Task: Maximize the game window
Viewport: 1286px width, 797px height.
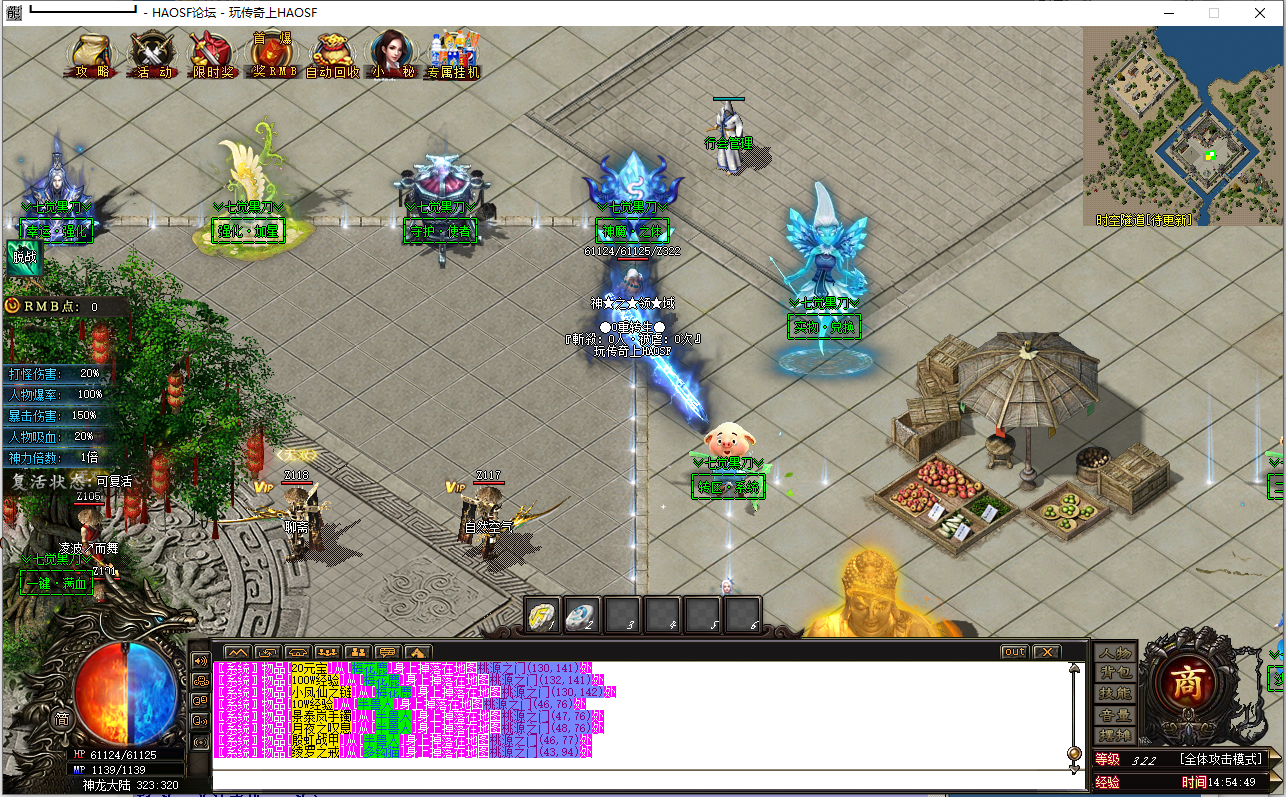Action: pos(1214,13)
